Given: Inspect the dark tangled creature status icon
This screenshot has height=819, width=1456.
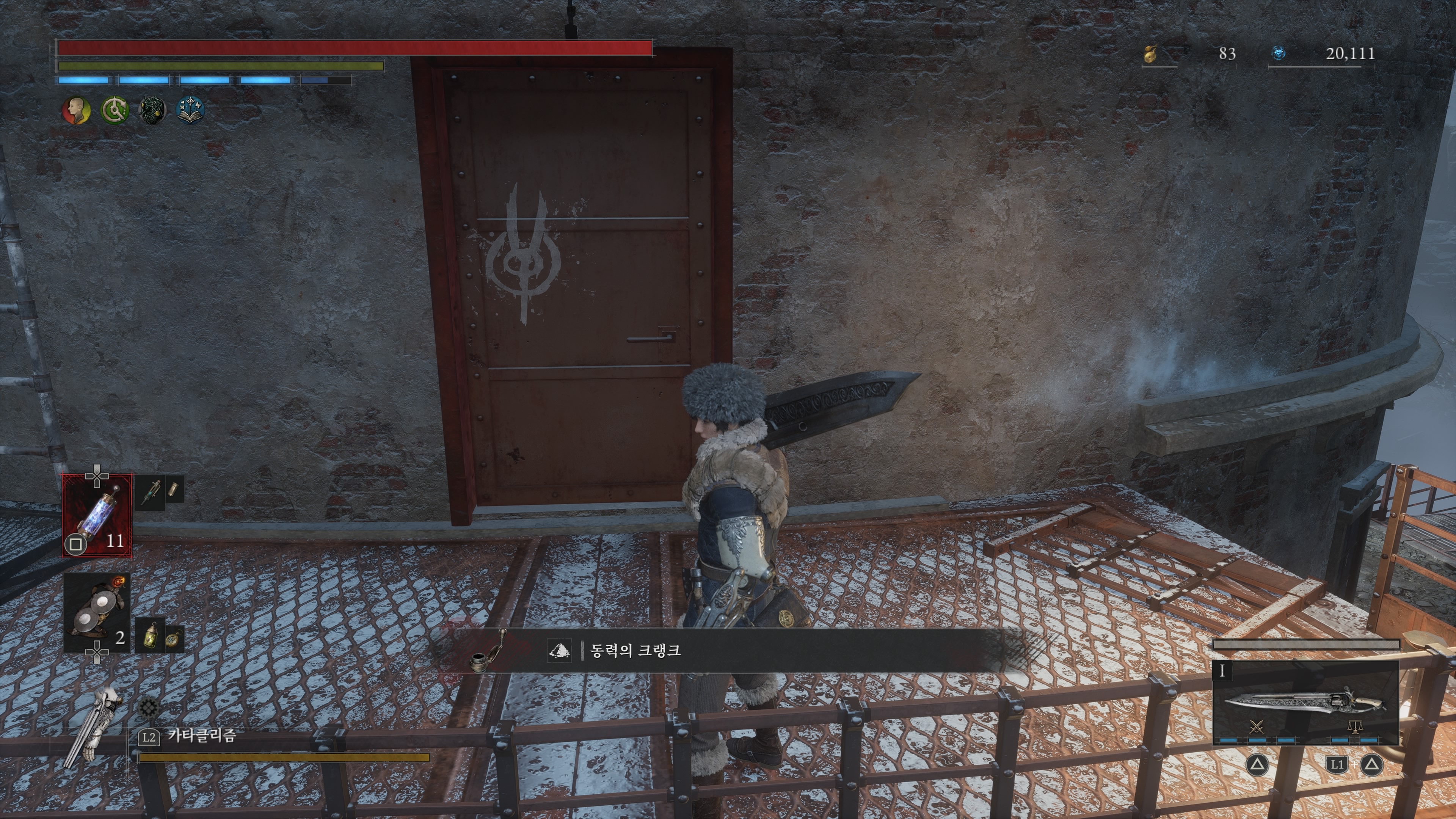Looking at the screenshot, I should click(152, 110).
